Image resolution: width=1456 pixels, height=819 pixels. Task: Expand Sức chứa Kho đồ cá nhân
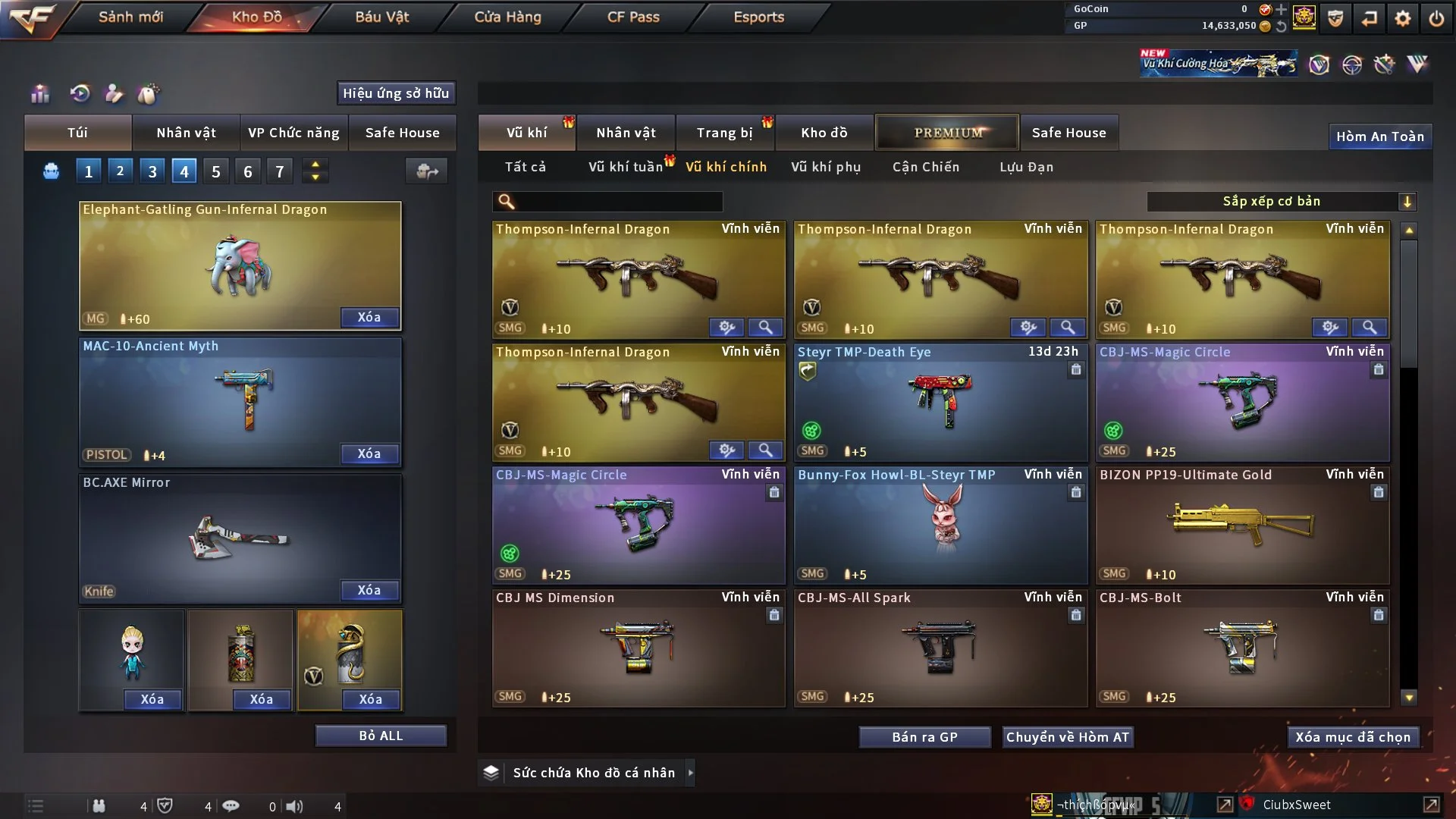690,773
